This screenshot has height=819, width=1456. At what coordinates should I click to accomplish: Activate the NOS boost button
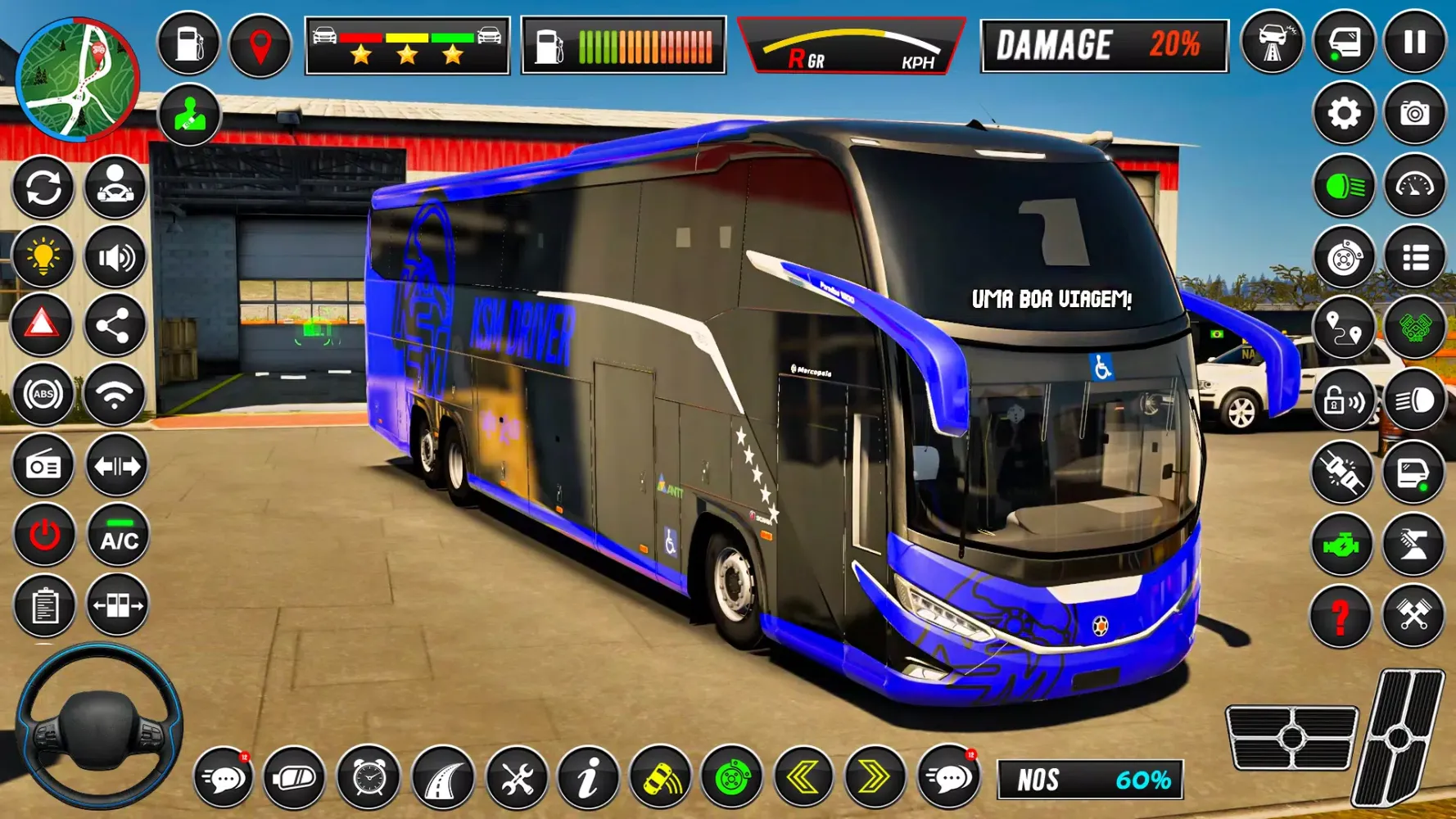click(1089, 780)
